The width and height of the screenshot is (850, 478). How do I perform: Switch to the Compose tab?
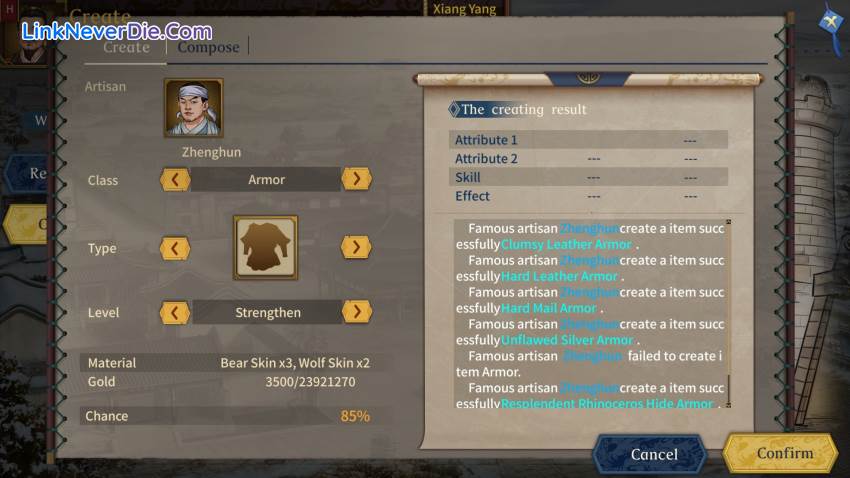(208, 47)
